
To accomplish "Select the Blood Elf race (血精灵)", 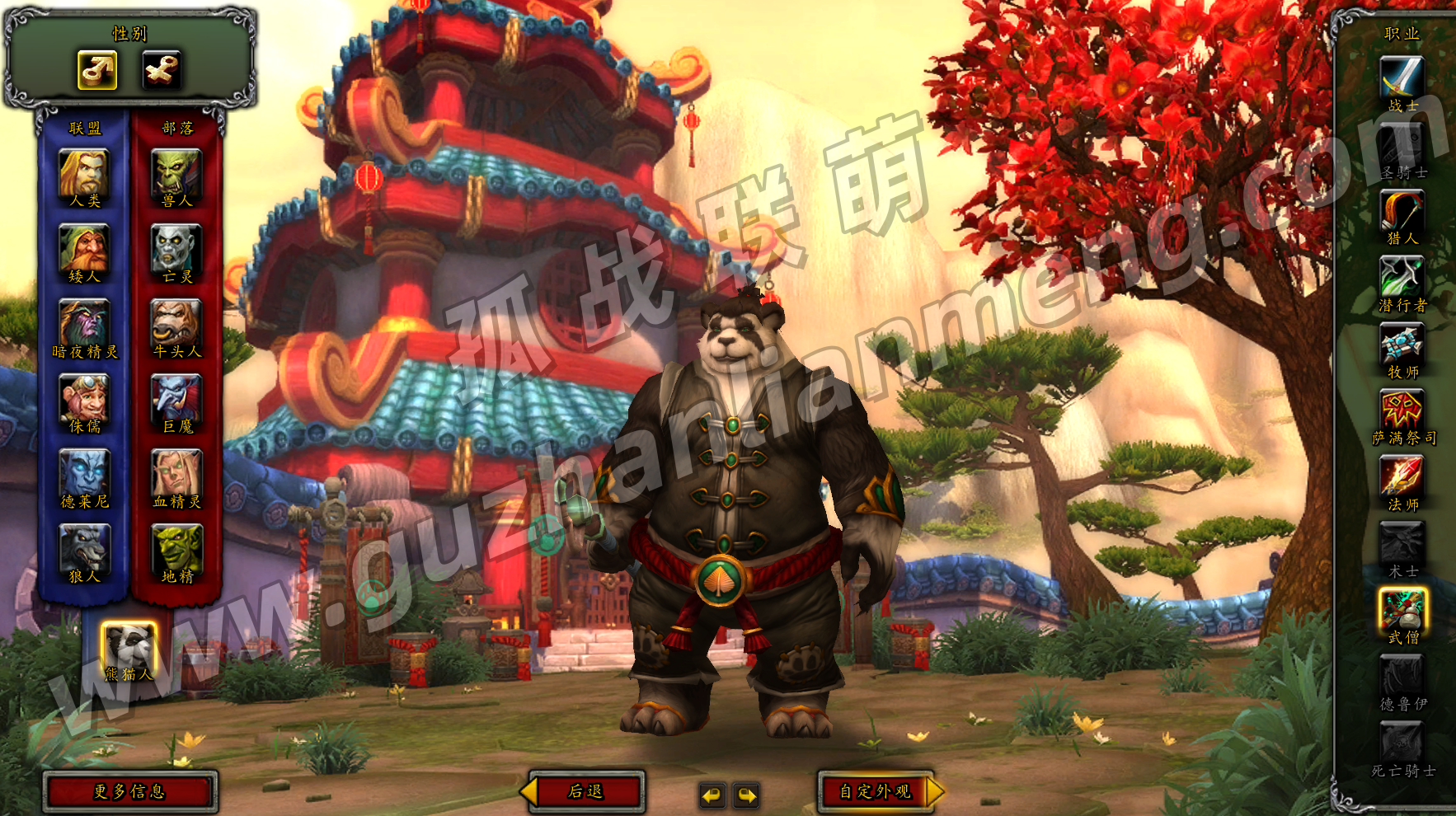I will pyautogui.click(x=176, y=473).
